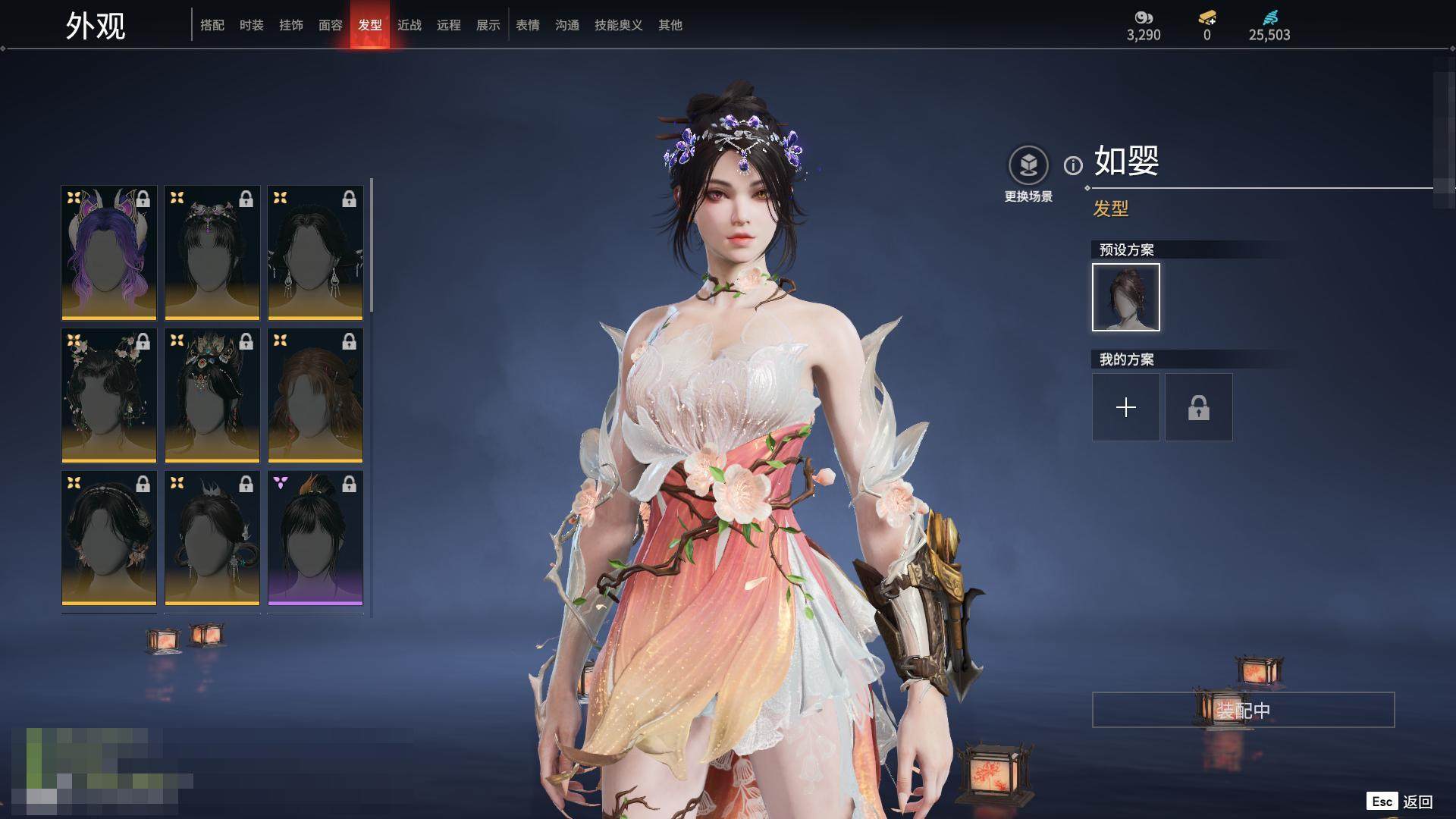Switch to the 搭配 tab
This screenshot has height=819, width=1456.
(212, 25)
